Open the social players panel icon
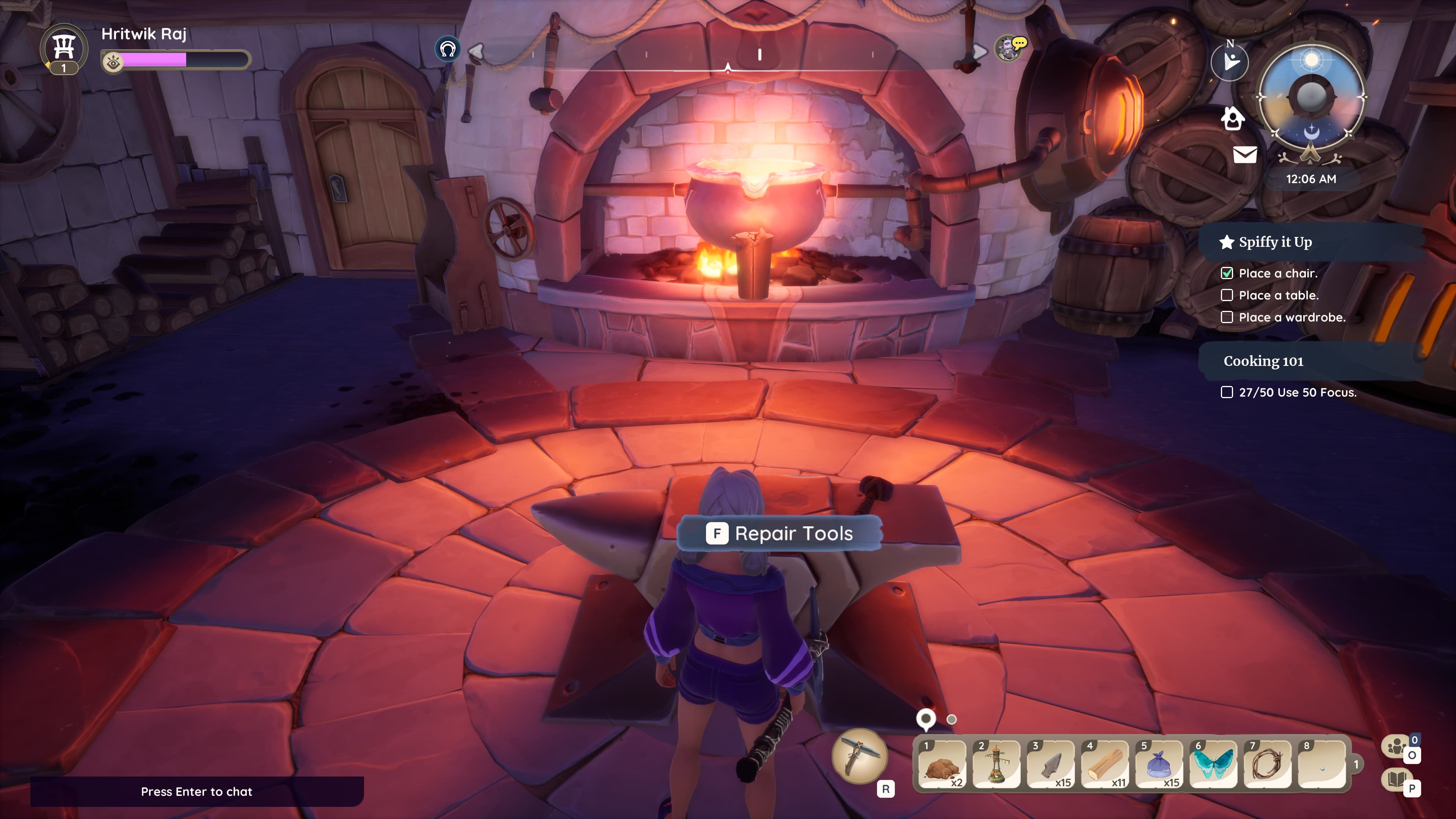This screenshot has height=819, width=1456. tap(1396, 746)
